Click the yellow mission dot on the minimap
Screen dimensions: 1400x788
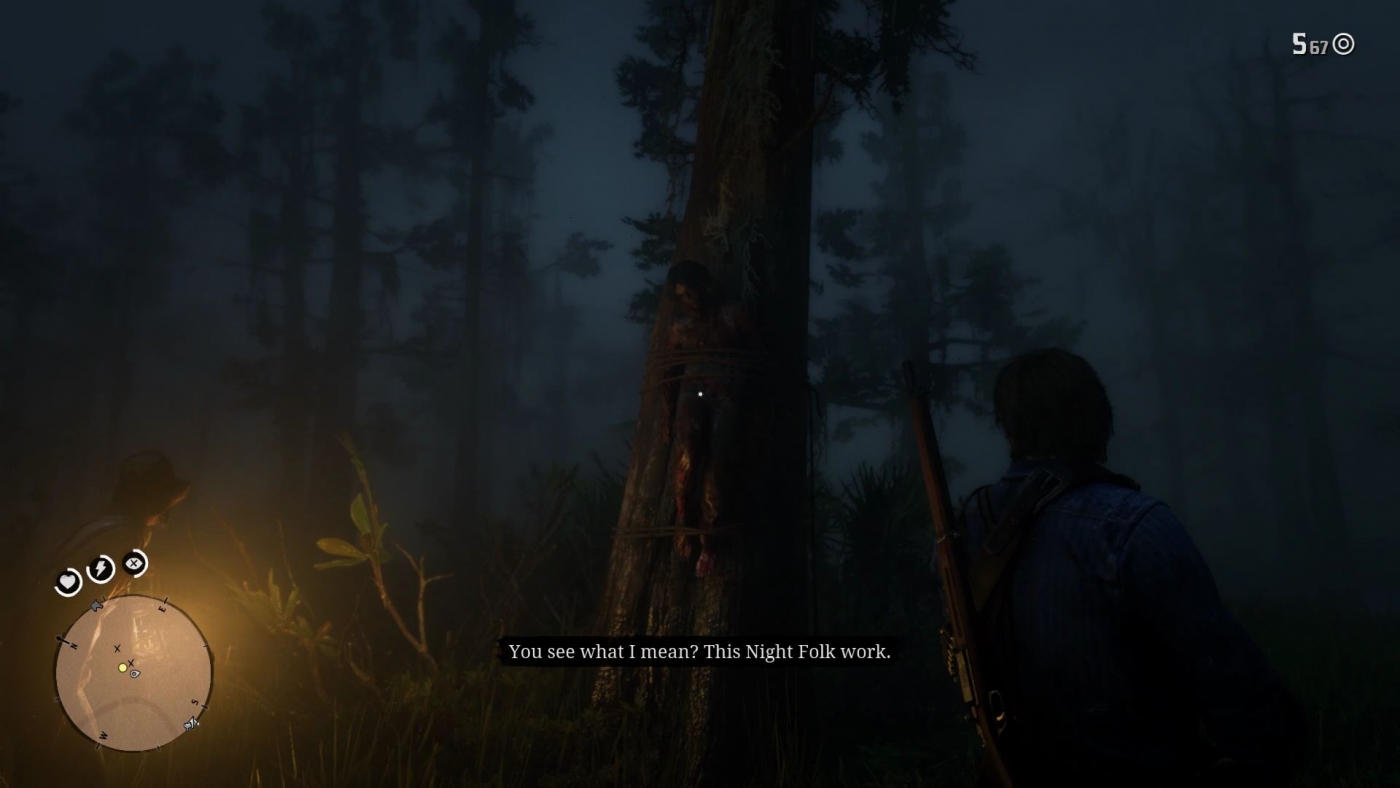click(x=122, y=668)
